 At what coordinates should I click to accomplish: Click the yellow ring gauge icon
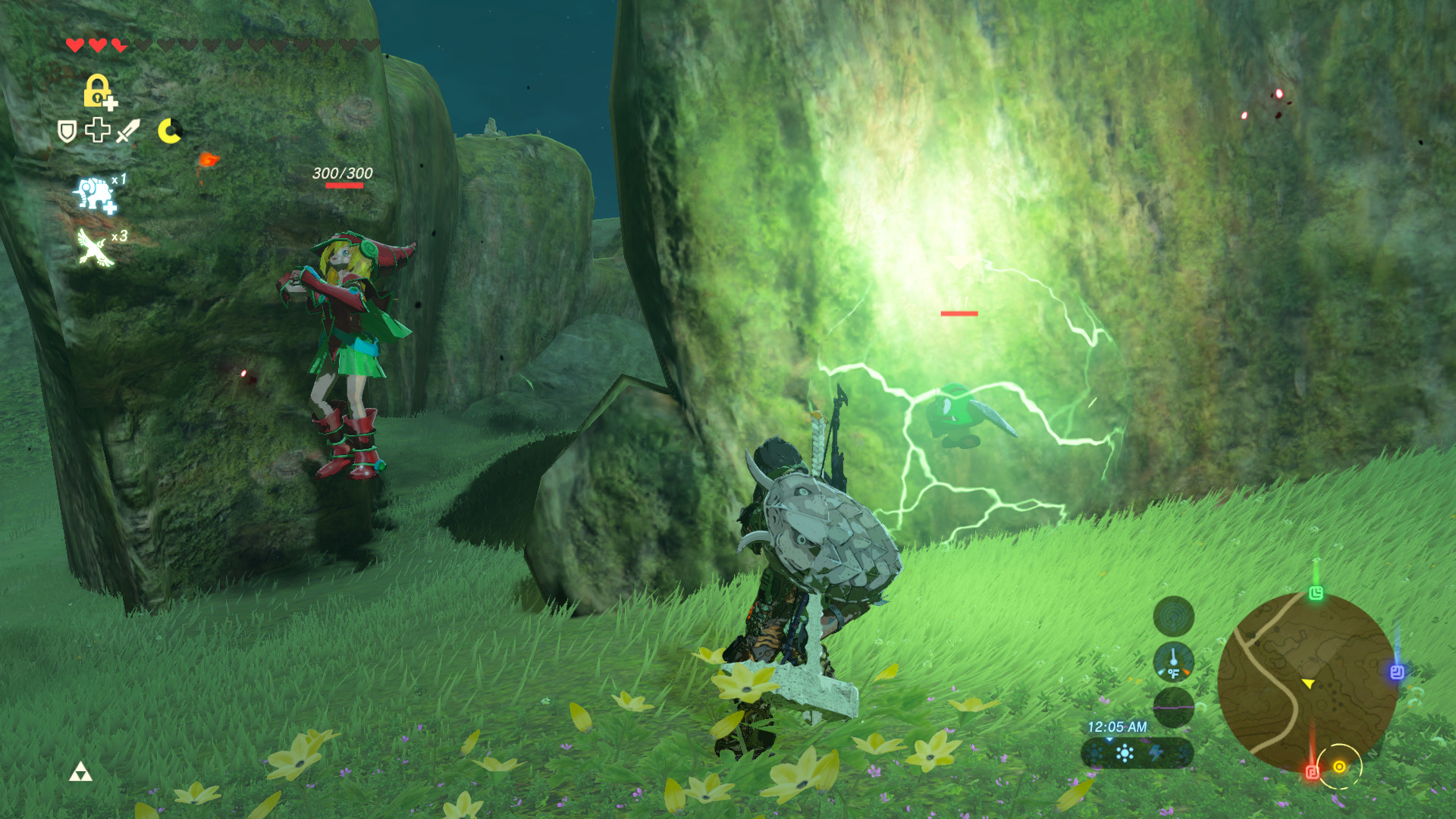tap(169, 131)
